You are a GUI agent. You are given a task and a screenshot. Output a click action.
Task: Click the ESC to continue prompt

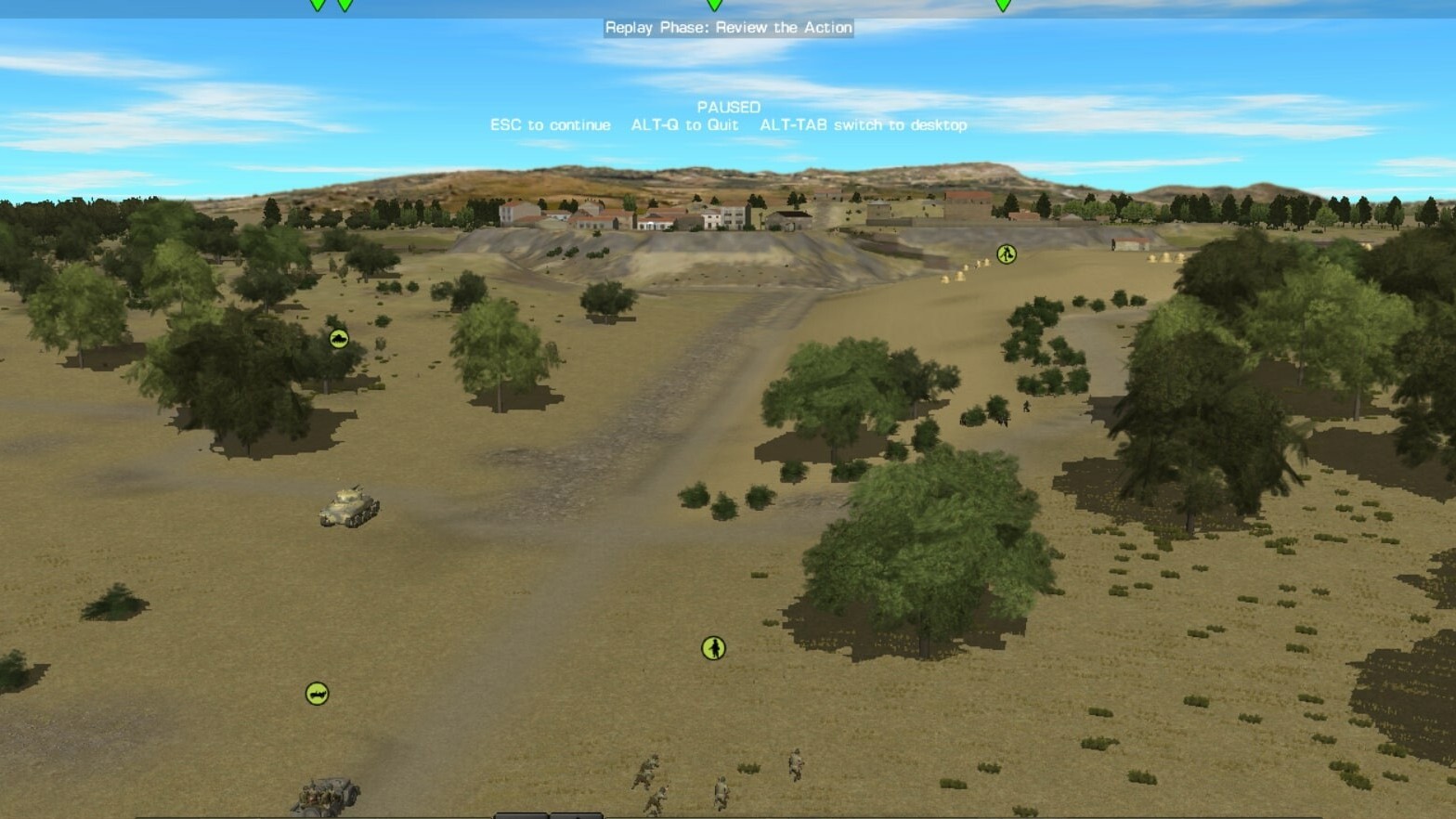point(550,124)
